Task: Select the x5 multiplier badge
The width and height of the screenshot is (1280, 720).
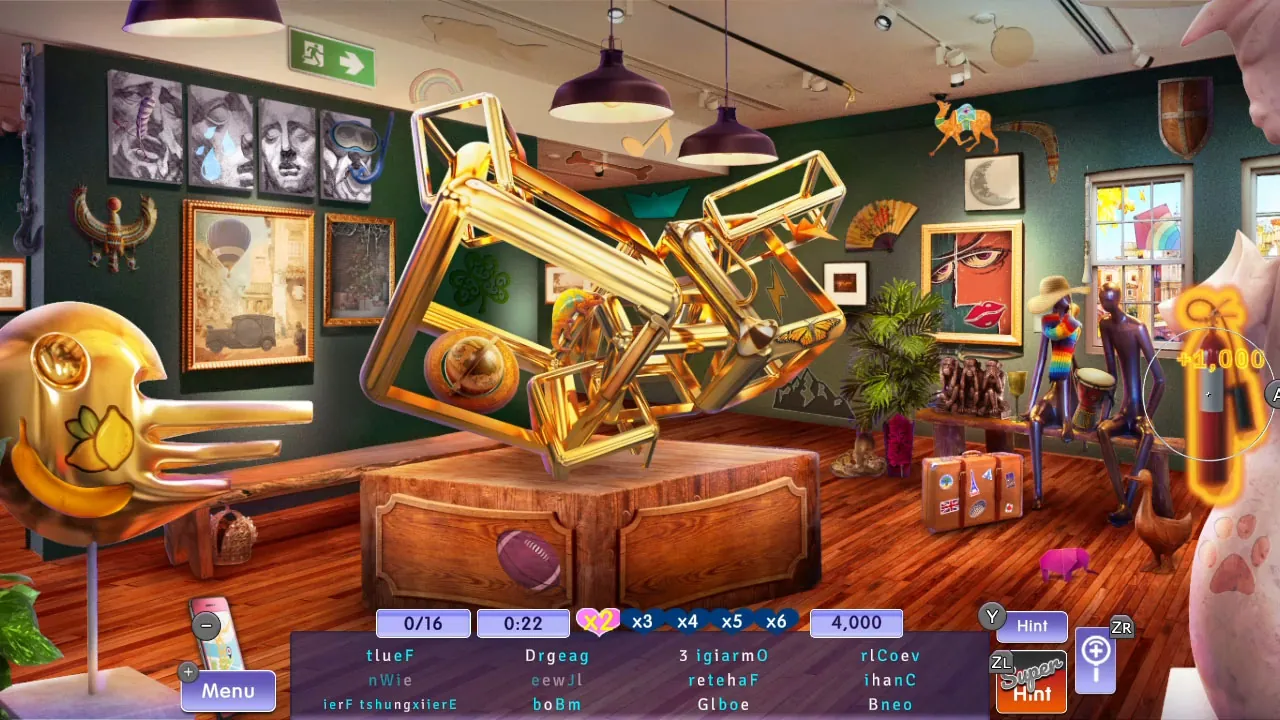Action: coord(732,621)
